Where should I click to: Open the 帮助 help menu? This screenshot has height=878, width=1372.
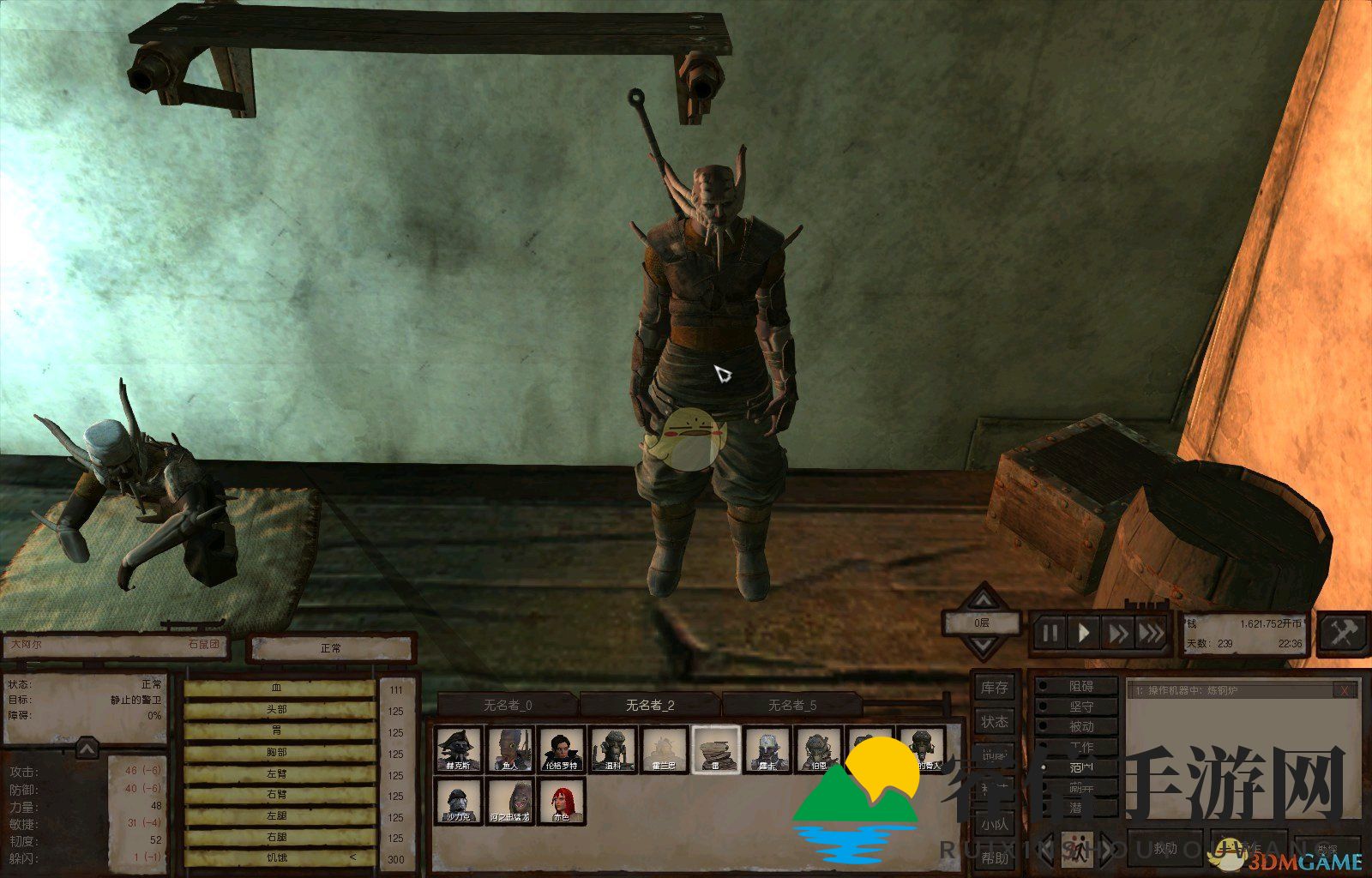click(x=995, y=858)
